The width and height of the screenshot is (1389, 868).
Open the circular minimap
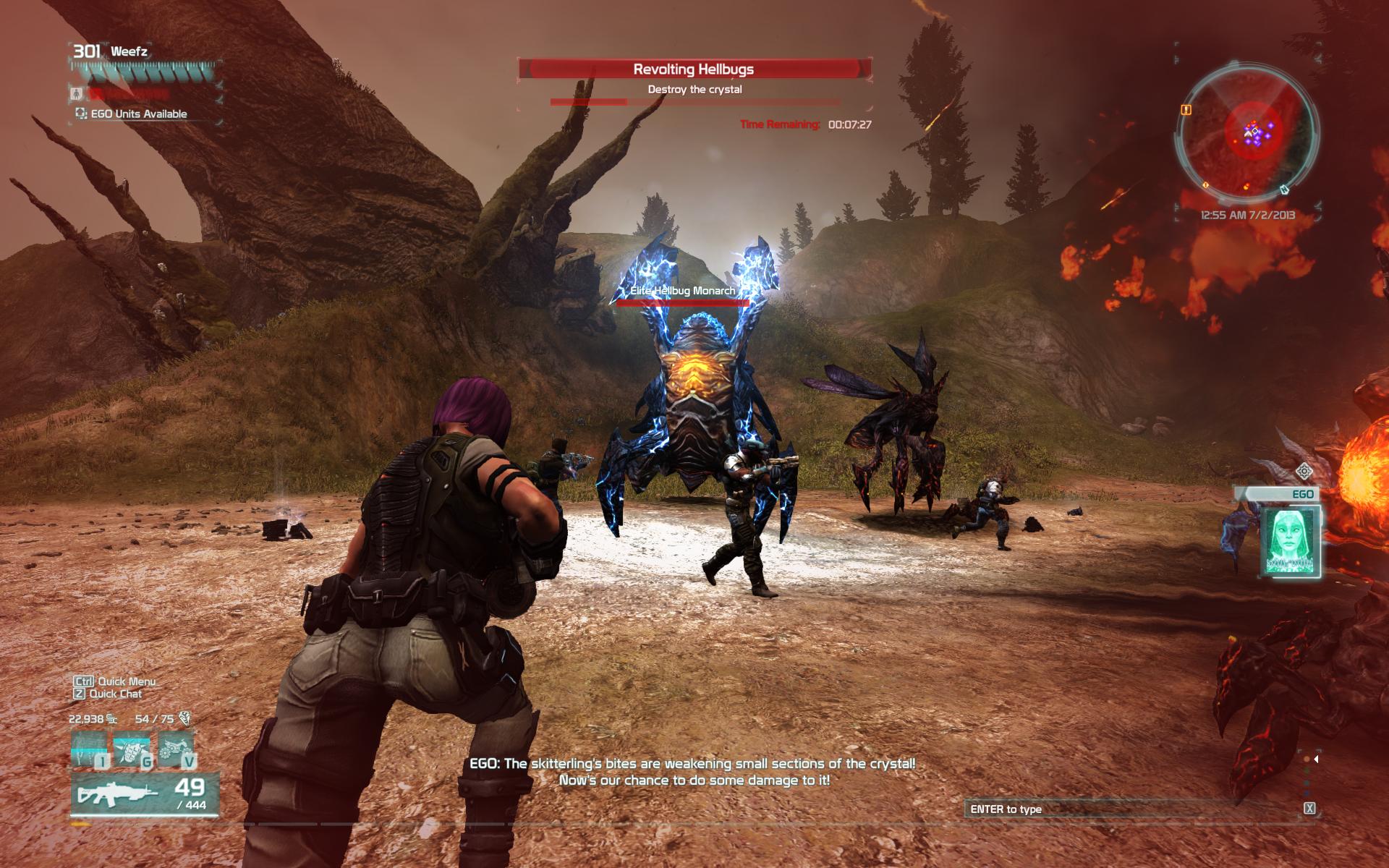point(1248,132)
